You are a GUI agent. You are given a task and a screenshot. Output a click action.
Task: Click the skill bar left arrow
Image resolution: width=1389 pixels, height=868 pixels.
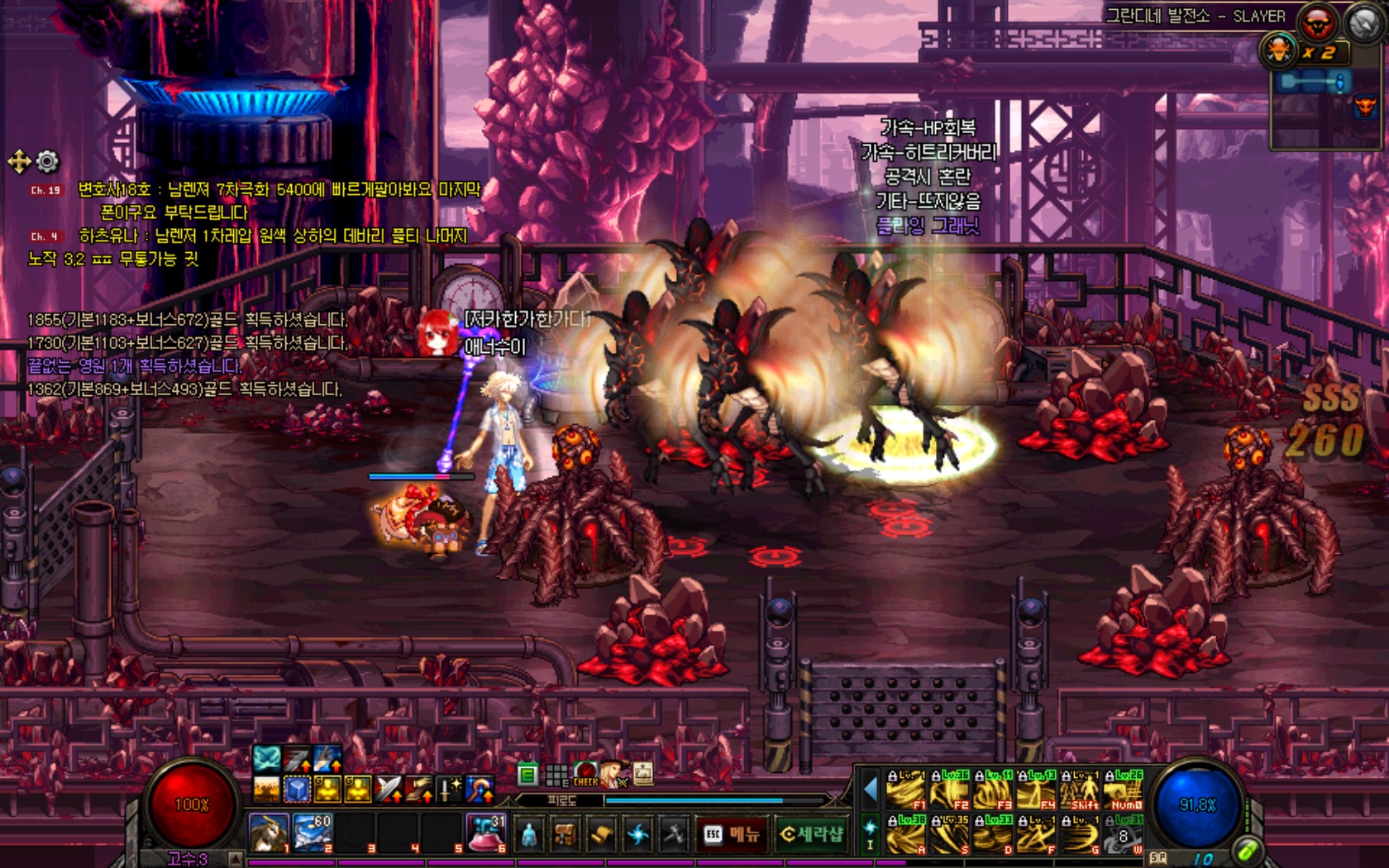(x=869, y=790)
